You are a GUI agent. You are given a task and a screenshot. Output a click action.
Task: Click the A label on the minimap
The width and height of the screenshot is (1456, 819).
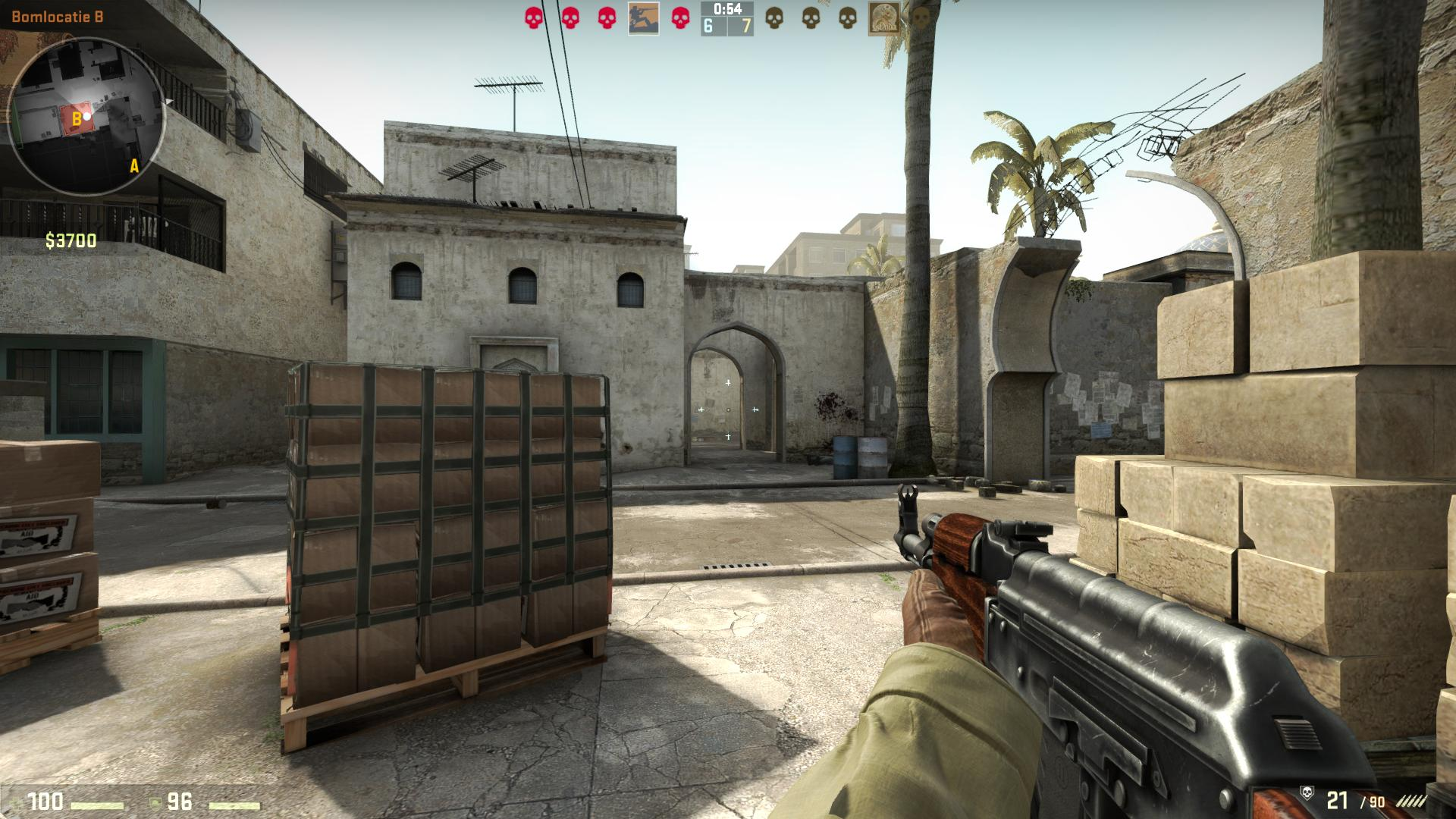click(x=133, y=164)
